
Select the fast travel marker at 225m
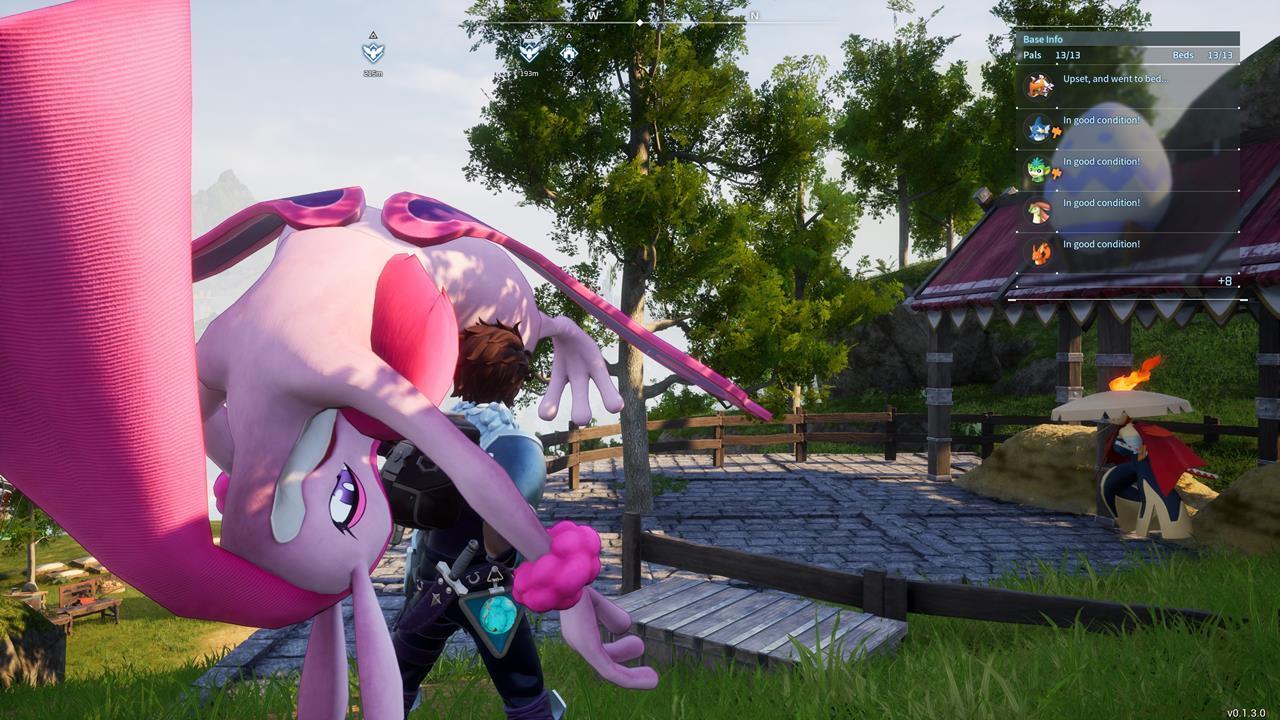click(373, 52)
